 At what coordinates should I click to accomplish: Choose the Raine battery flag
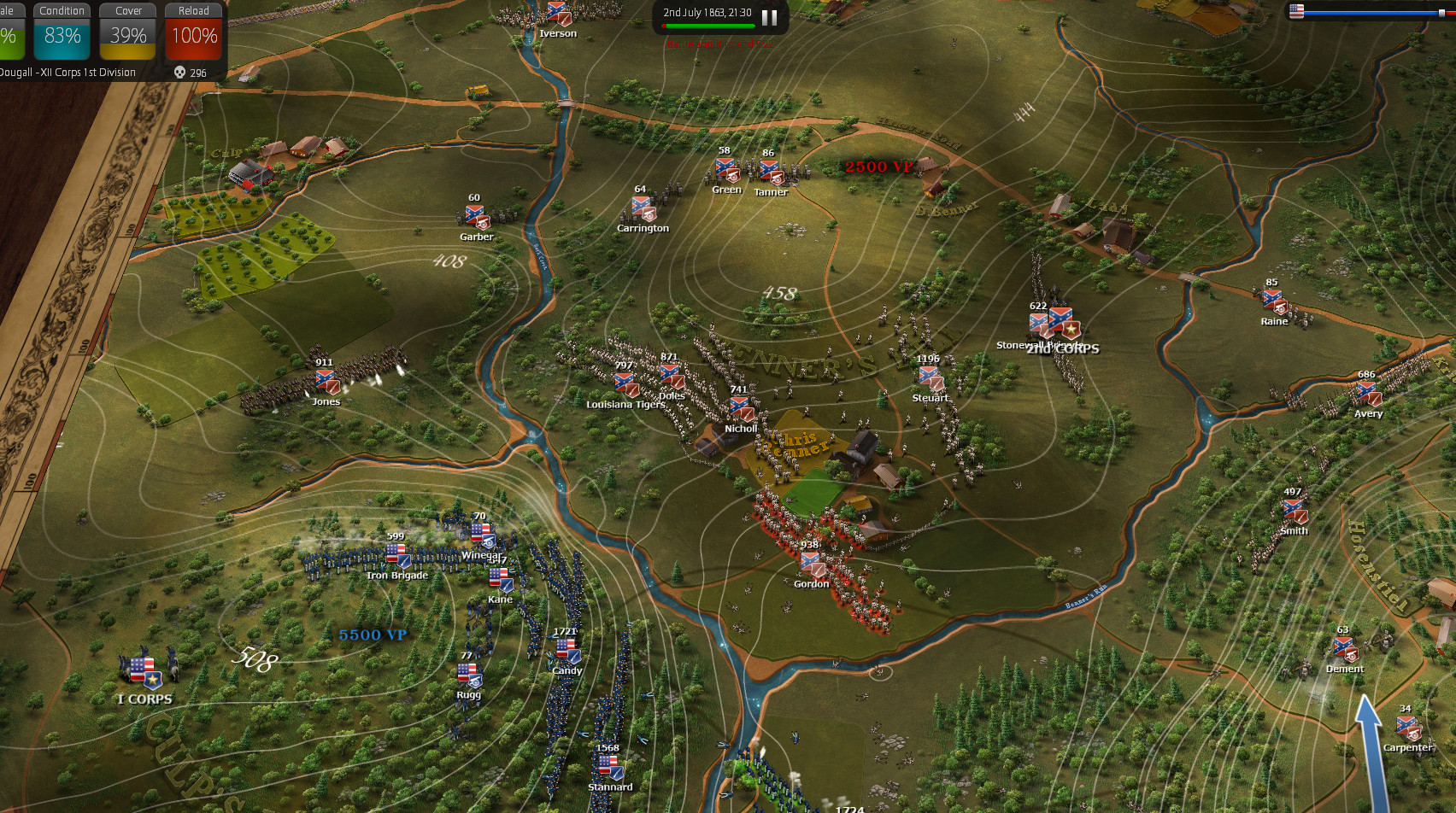click(1274, 301)
